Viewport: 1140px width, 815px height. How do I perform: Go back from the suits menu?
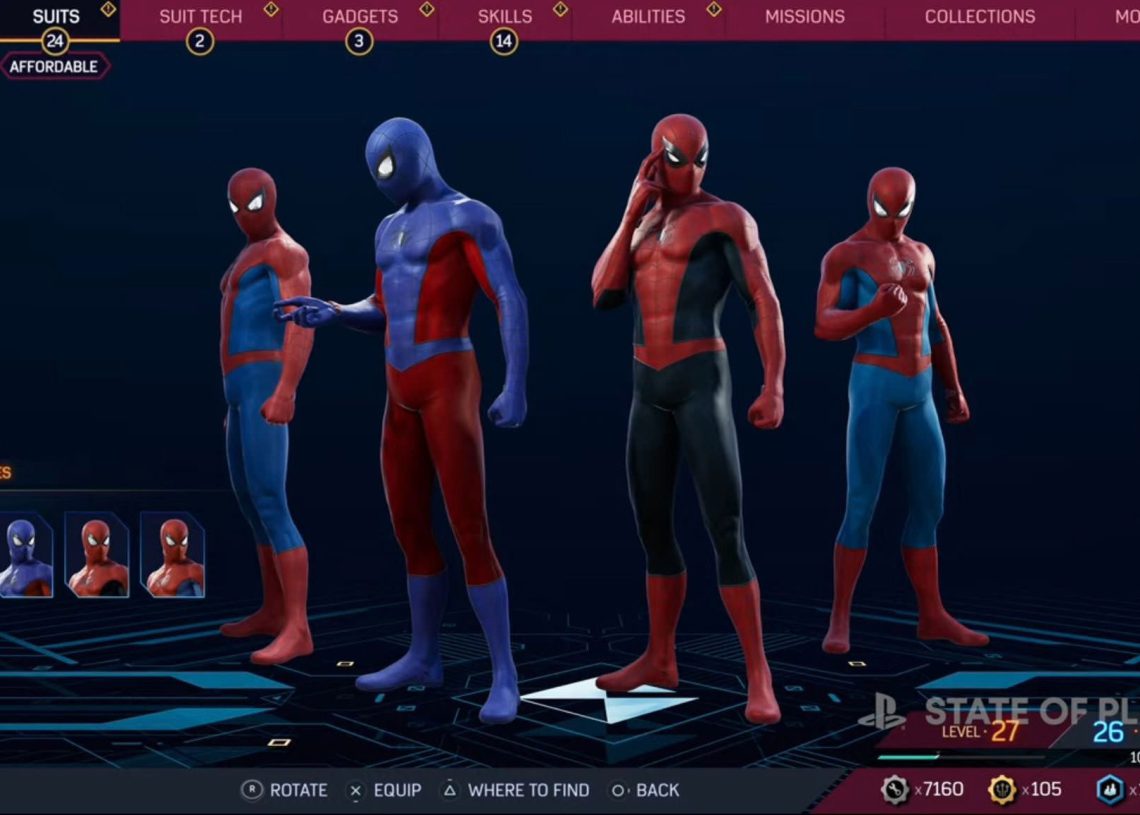click(645, 790)
